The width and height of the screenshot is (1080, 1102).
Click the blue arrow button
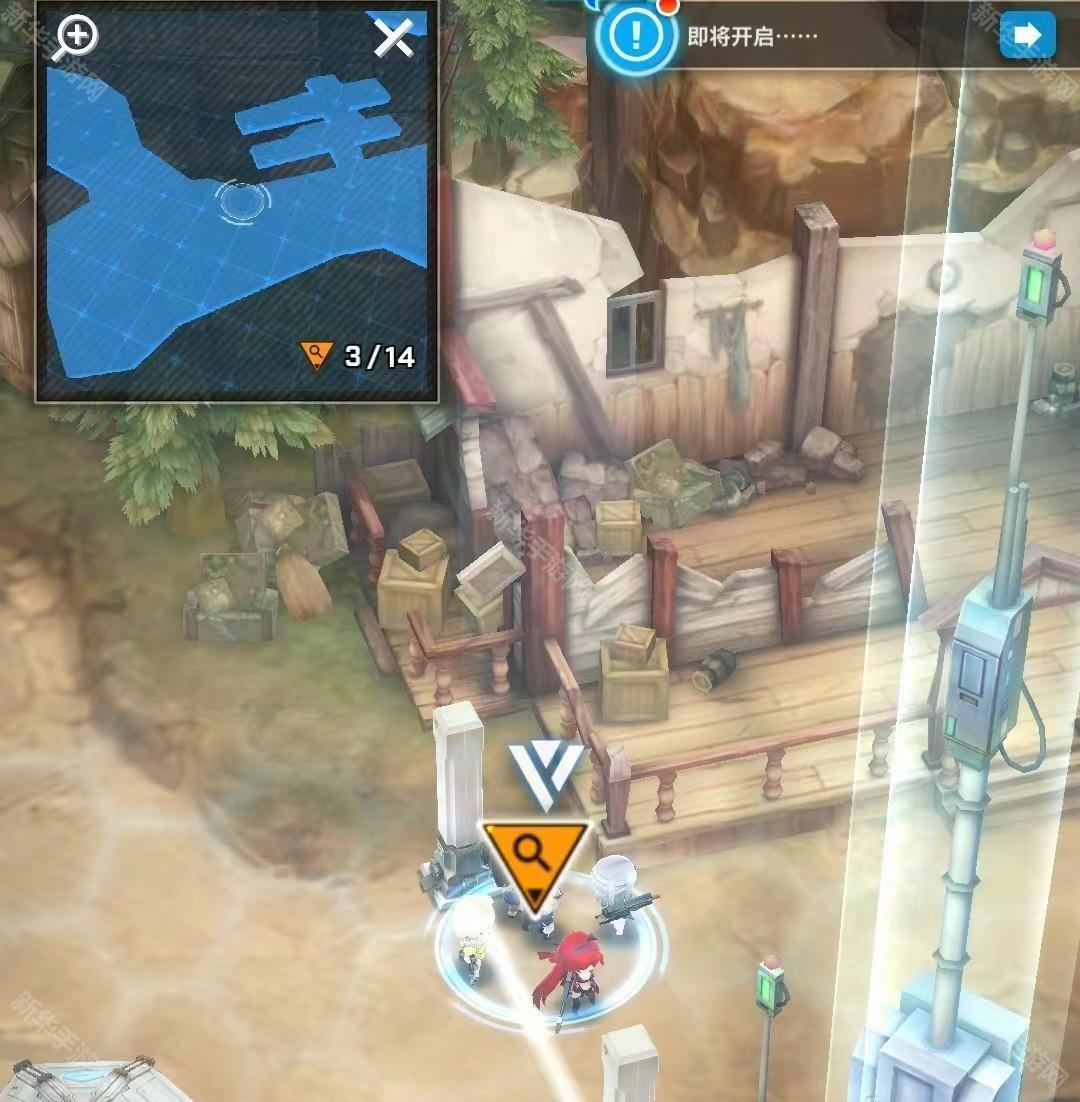[x=1027, y=36]
